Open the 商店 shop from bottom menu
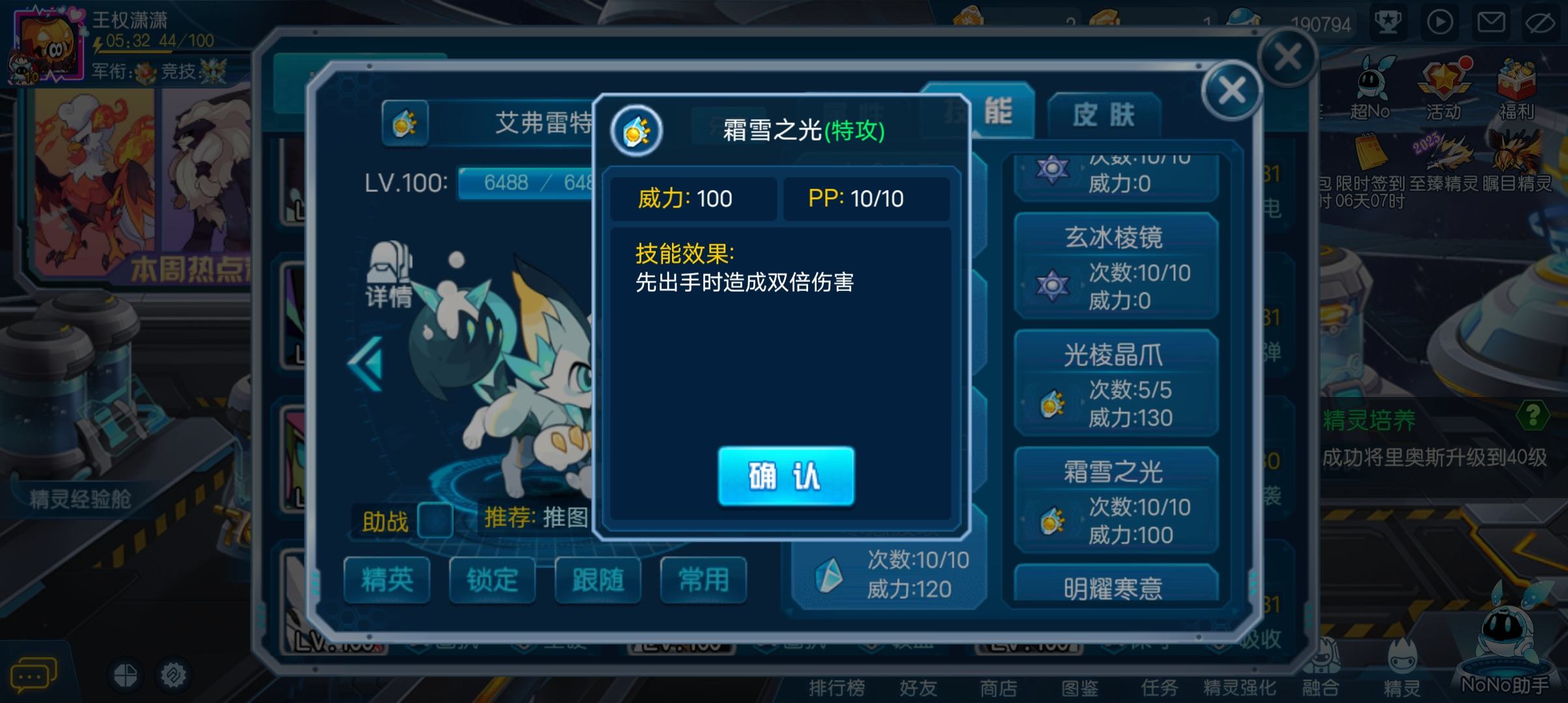The width and height of the screenshot is (1568, 703). [x=998, y=687]
